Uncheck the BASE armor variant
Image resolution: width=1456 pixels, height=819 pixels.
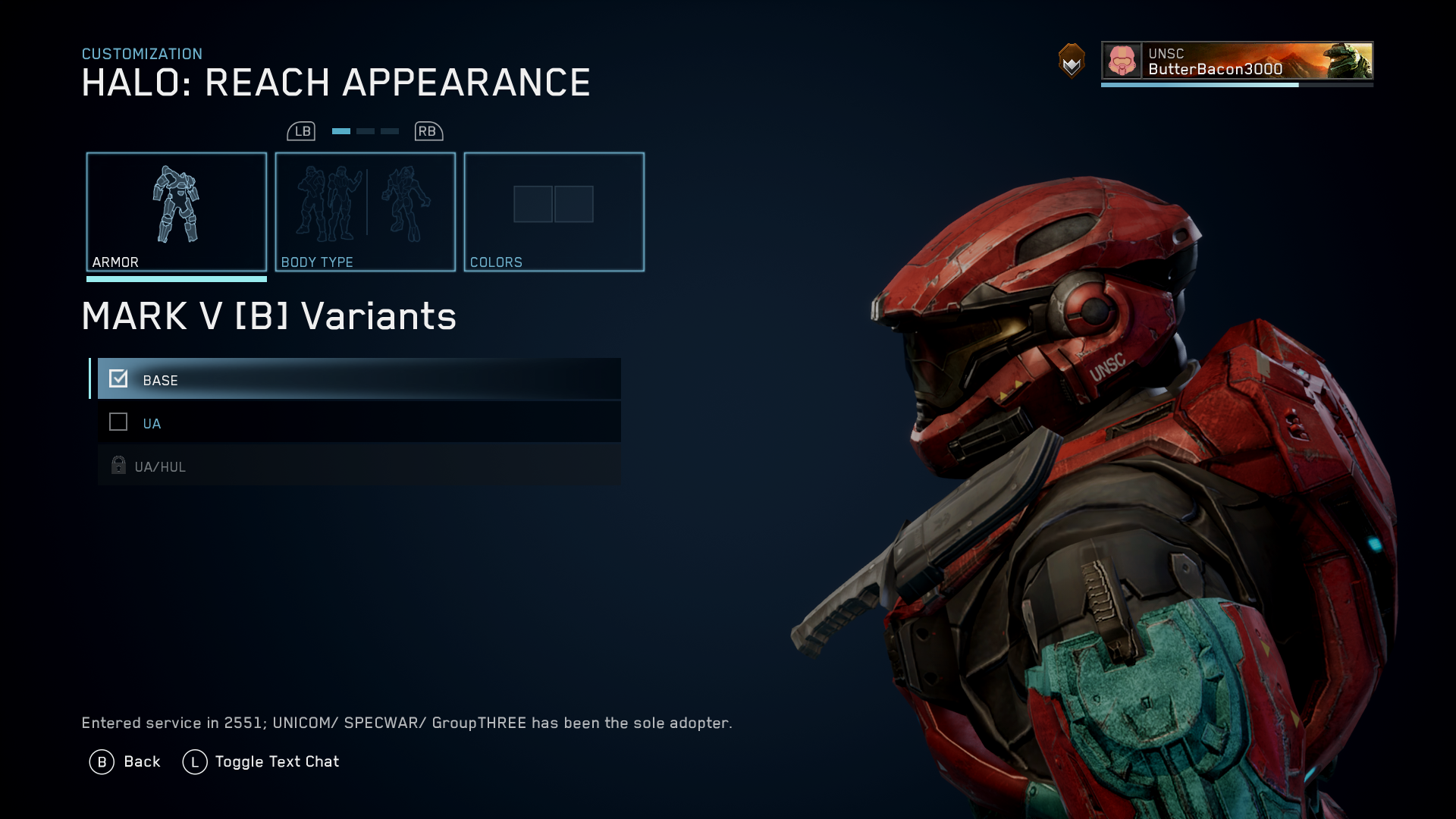point(118,378)
